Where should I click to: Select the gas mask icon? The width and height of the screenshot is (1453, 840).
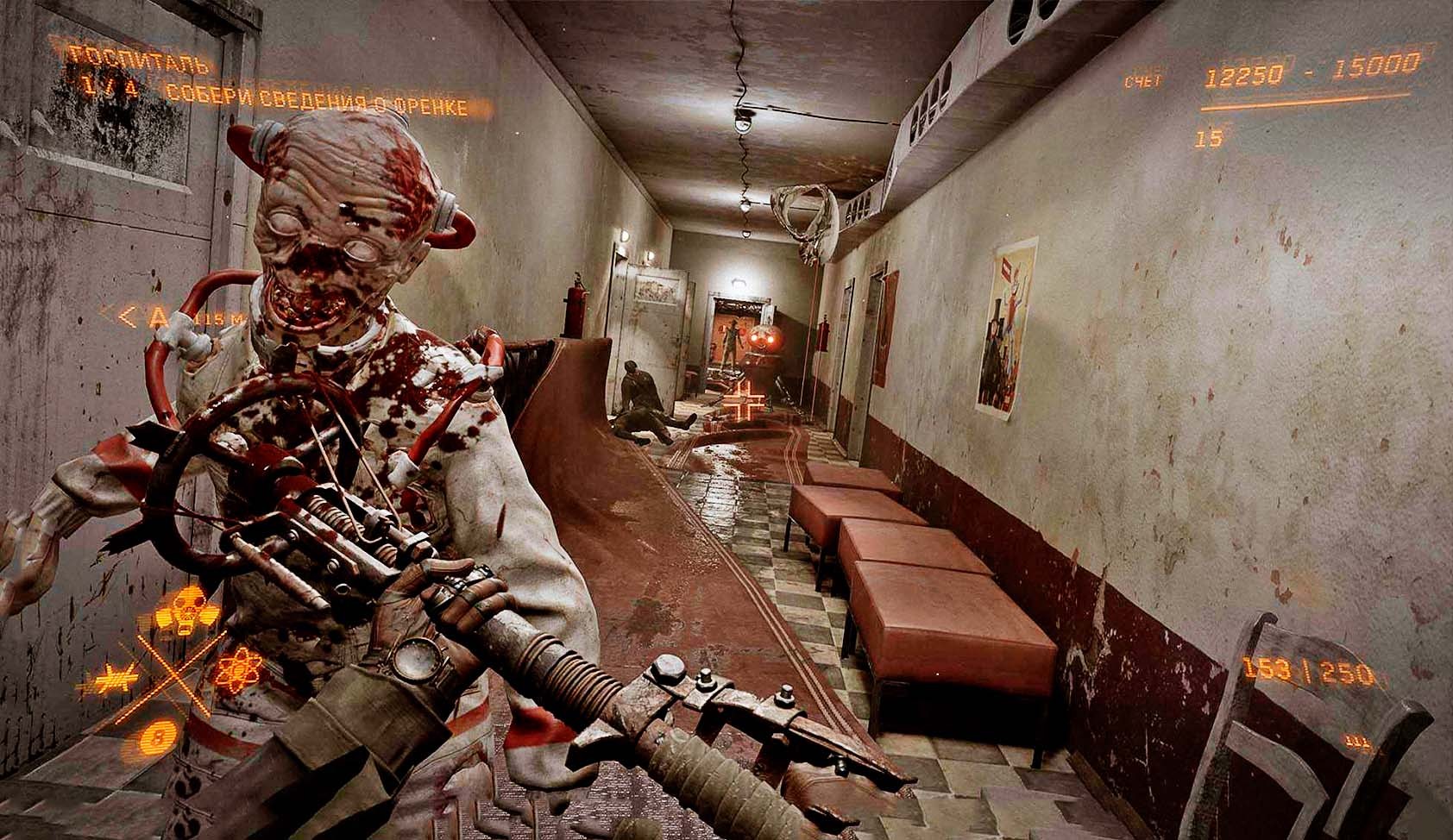[191, 603]
